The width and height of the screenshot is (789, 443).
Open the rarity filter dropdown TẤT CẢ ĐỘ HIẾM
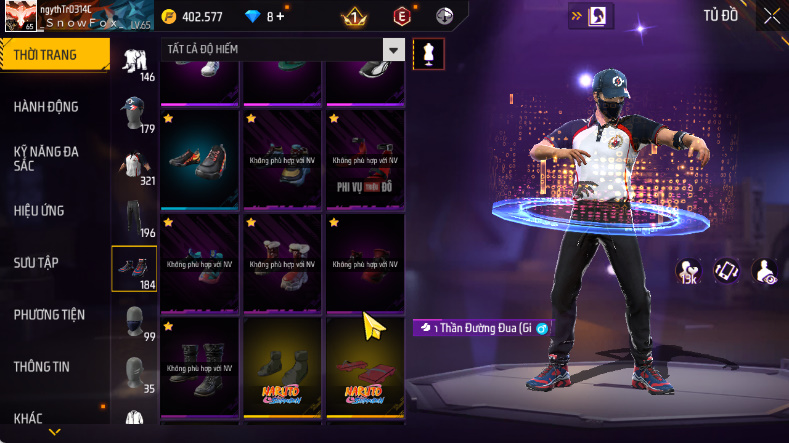(282, 50)
